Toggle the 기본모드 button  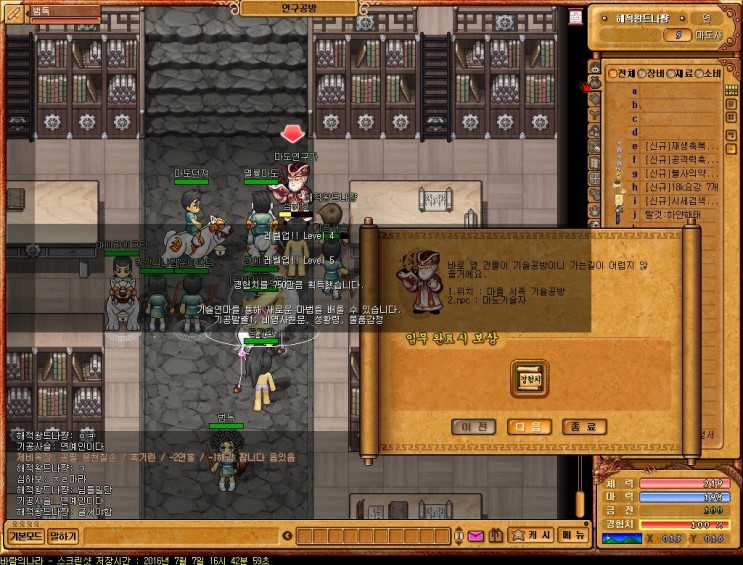coord(24,537)
